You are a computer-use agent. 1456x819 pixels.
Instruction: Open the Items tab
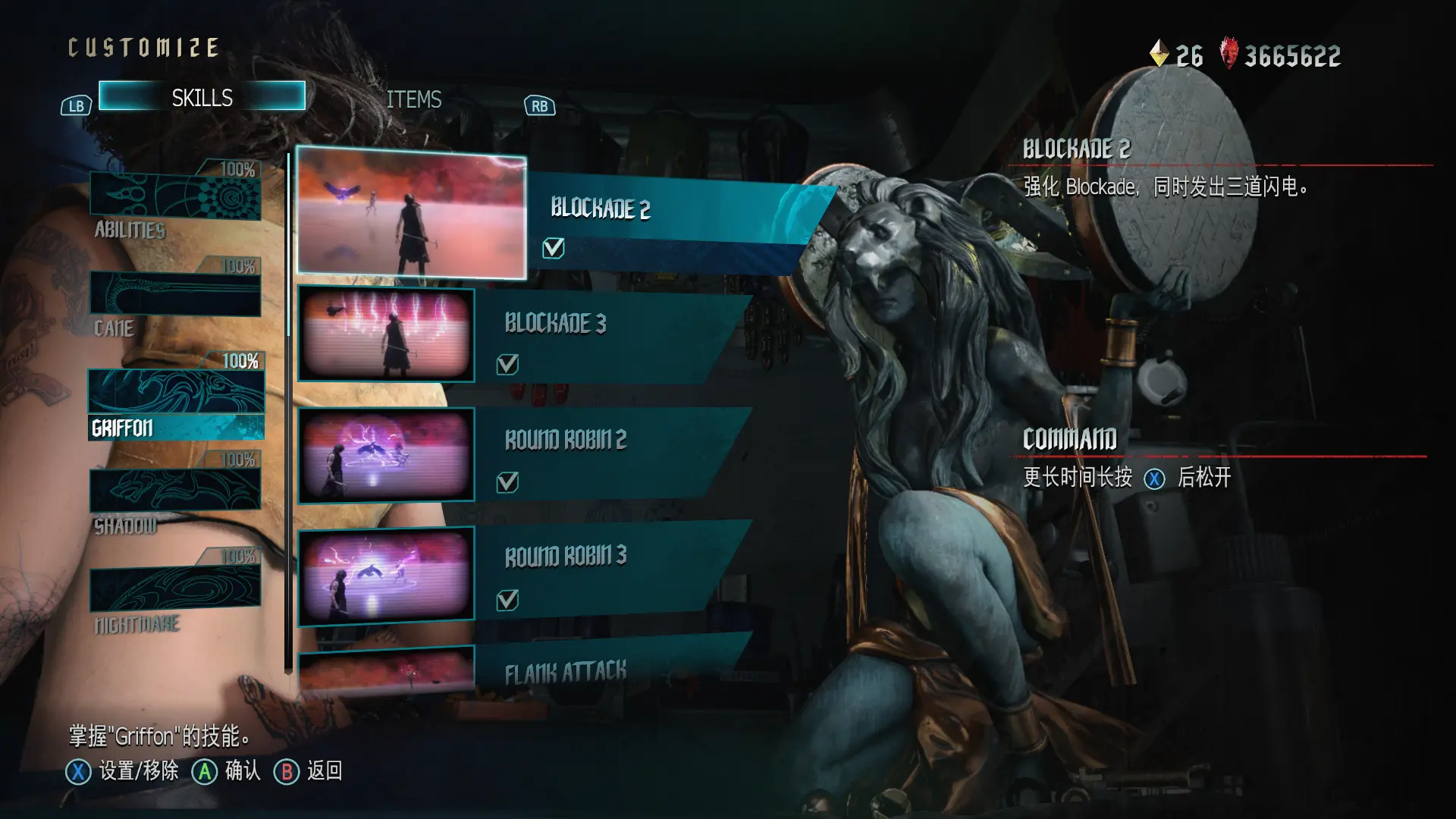(x=413, y=99)
